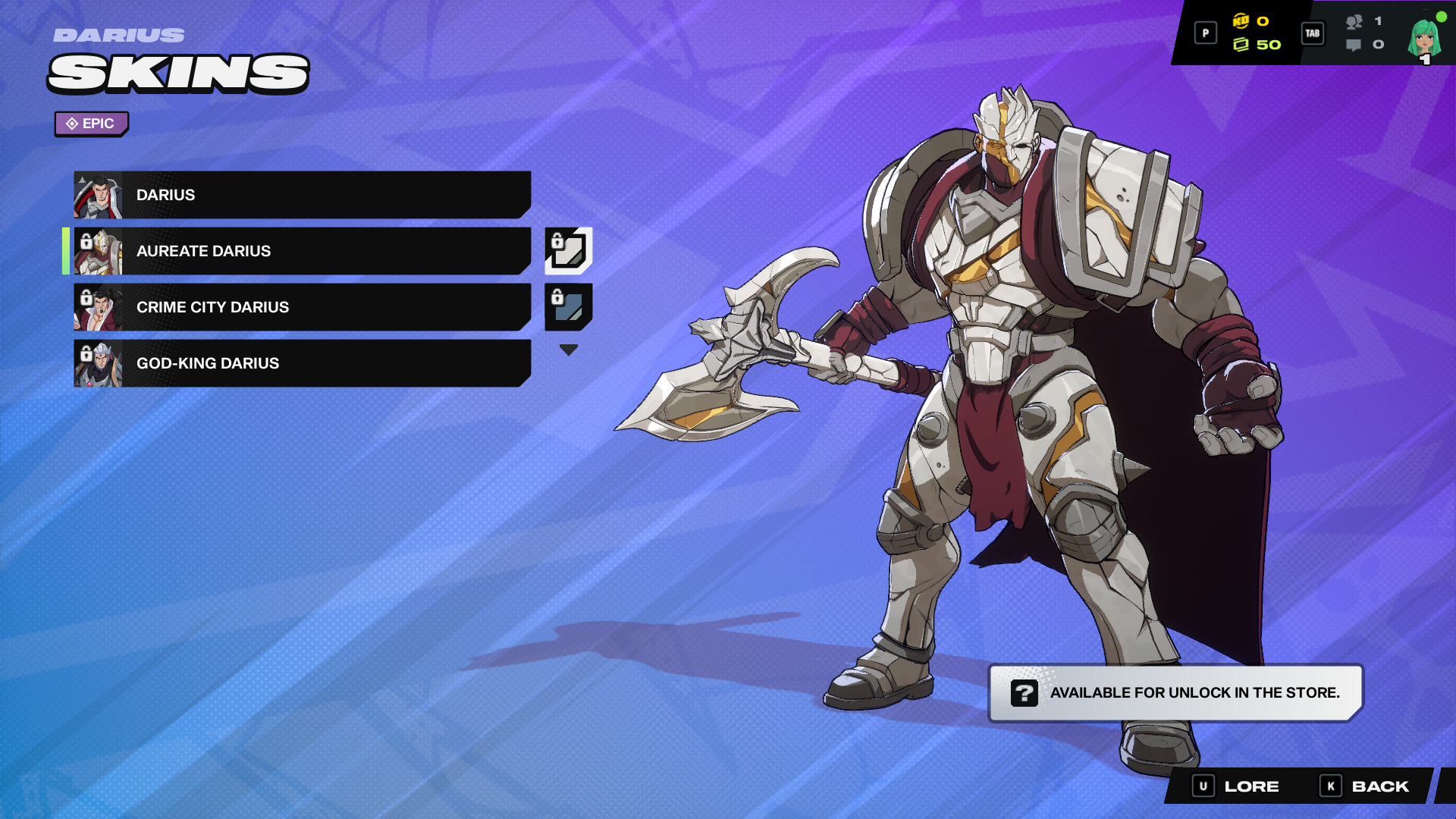
Task: Click the locked chroma shield icon beside Aureate Darius
Action: (567, 252)
